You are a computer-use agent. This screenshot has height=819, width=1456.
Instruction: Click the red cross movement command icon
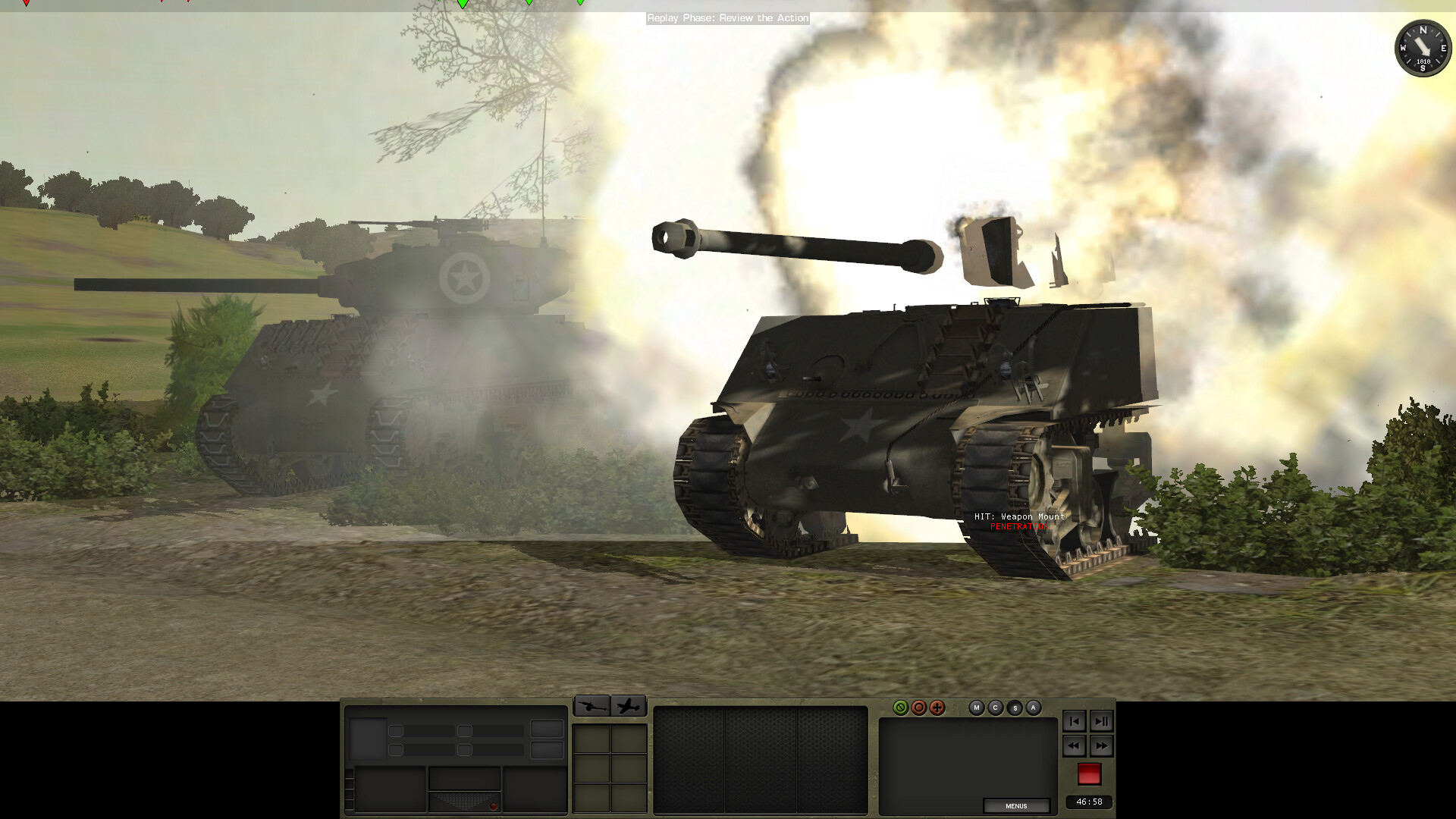[938, 708]
